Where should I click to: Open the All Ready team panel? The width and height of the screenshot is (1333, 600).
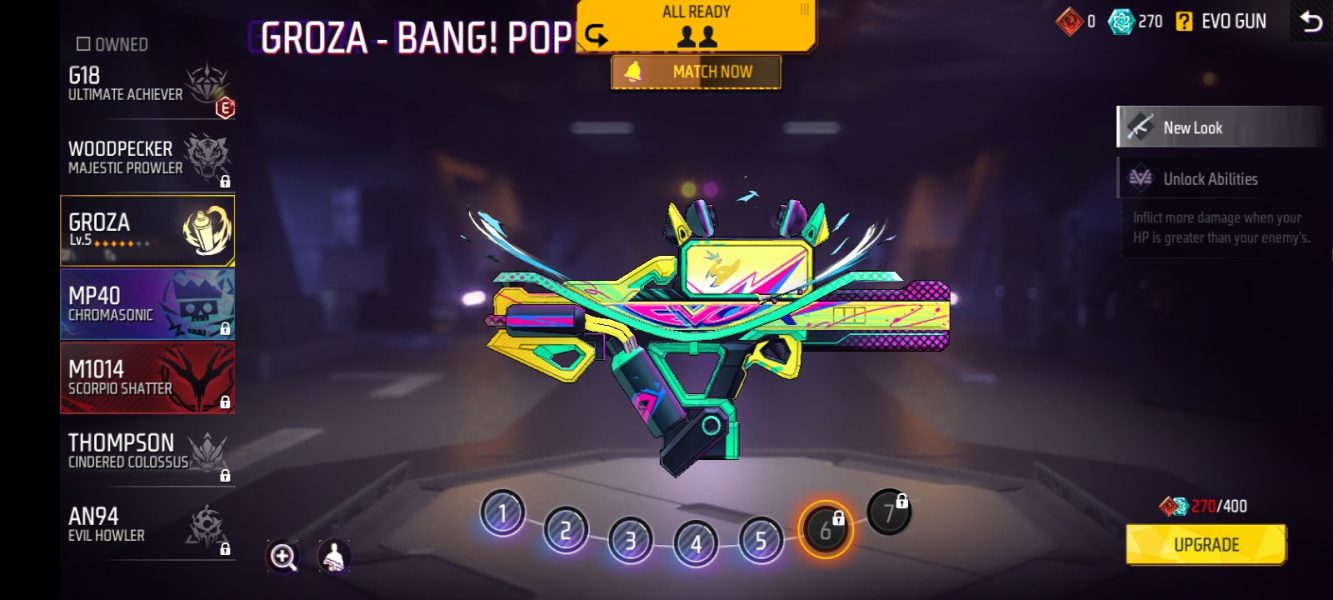click(x=696, y=26)
